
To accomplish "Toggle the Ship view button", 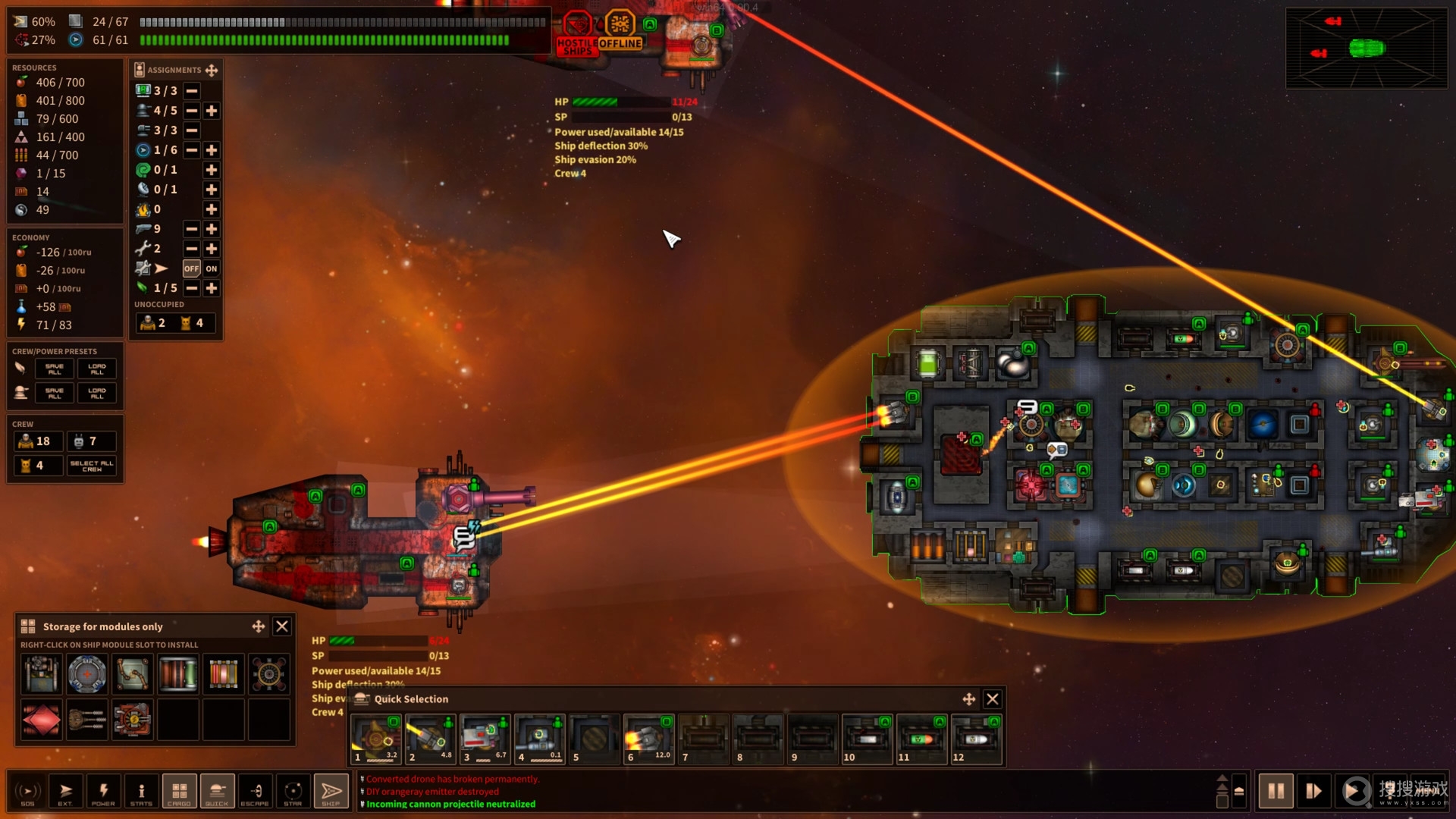I will pyautogui.click(x=331, y=791).
